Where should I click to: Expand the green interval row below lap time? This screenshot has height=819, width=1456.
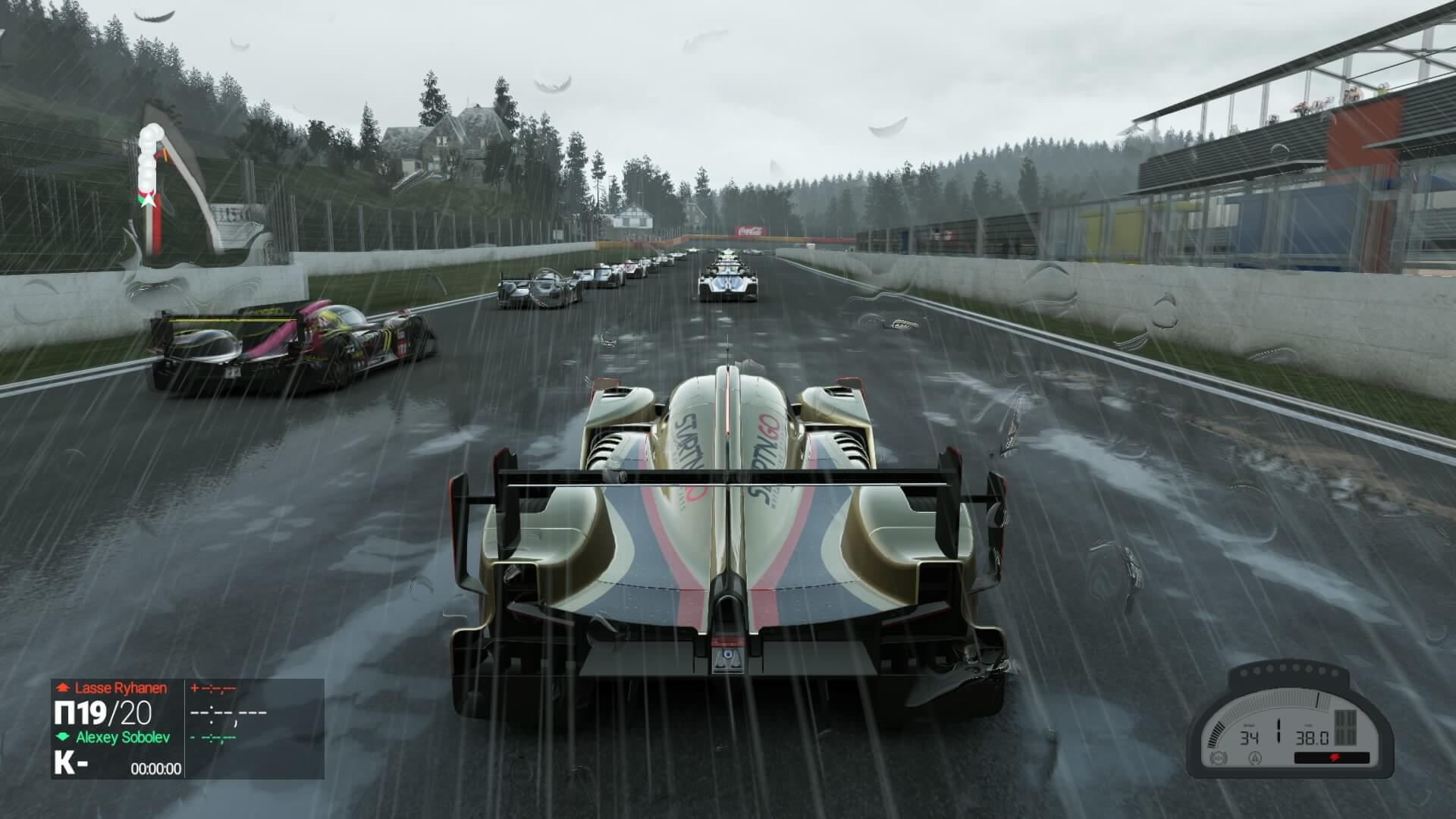(213, 738)
